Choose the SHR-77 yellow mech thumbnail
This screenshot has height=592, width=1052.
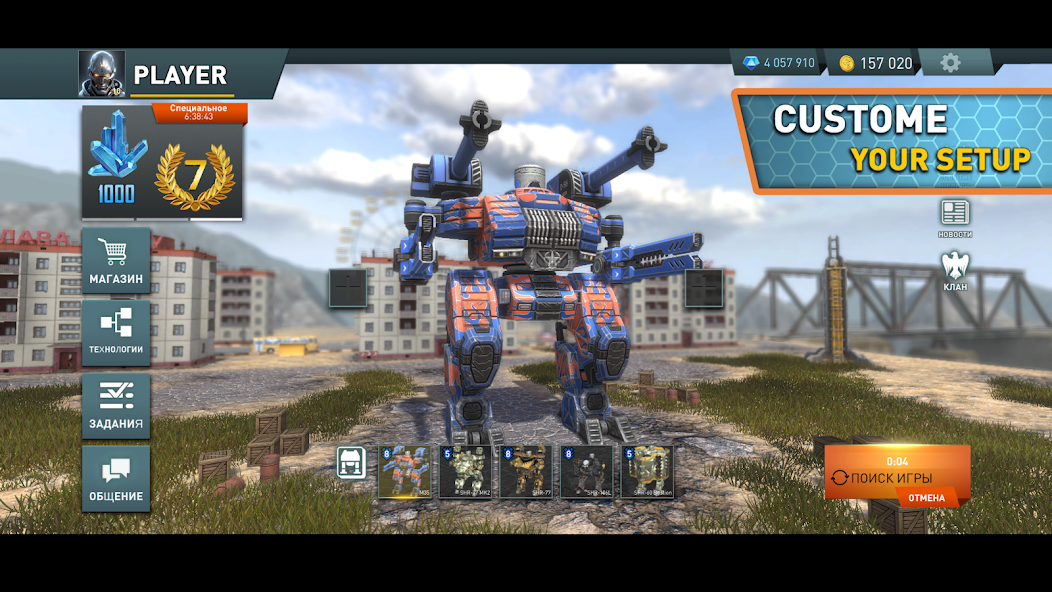(526, 472)
